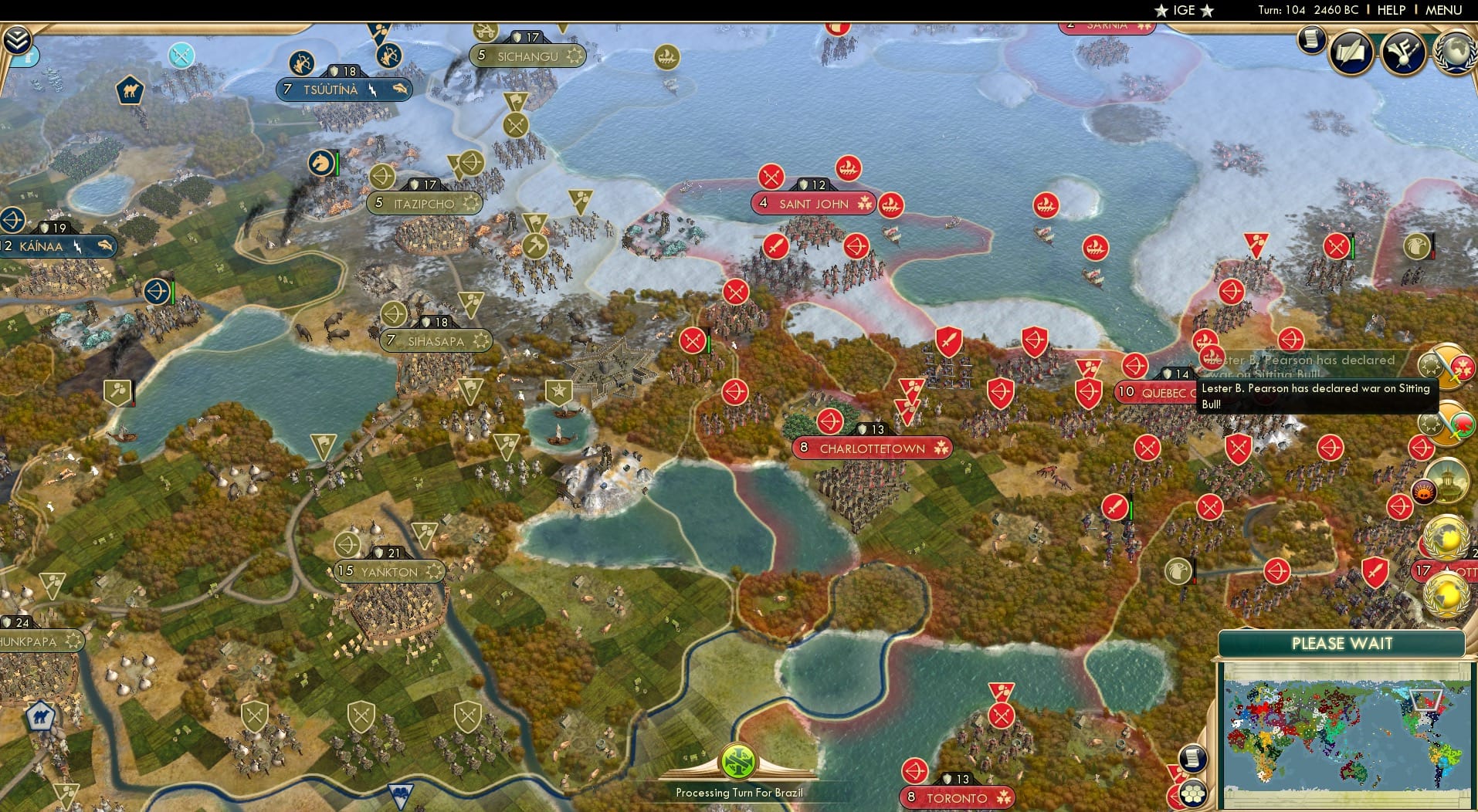1478x812 pixels.
Task: Click the barbarian skull notification icon
Action: point(1423,492)
